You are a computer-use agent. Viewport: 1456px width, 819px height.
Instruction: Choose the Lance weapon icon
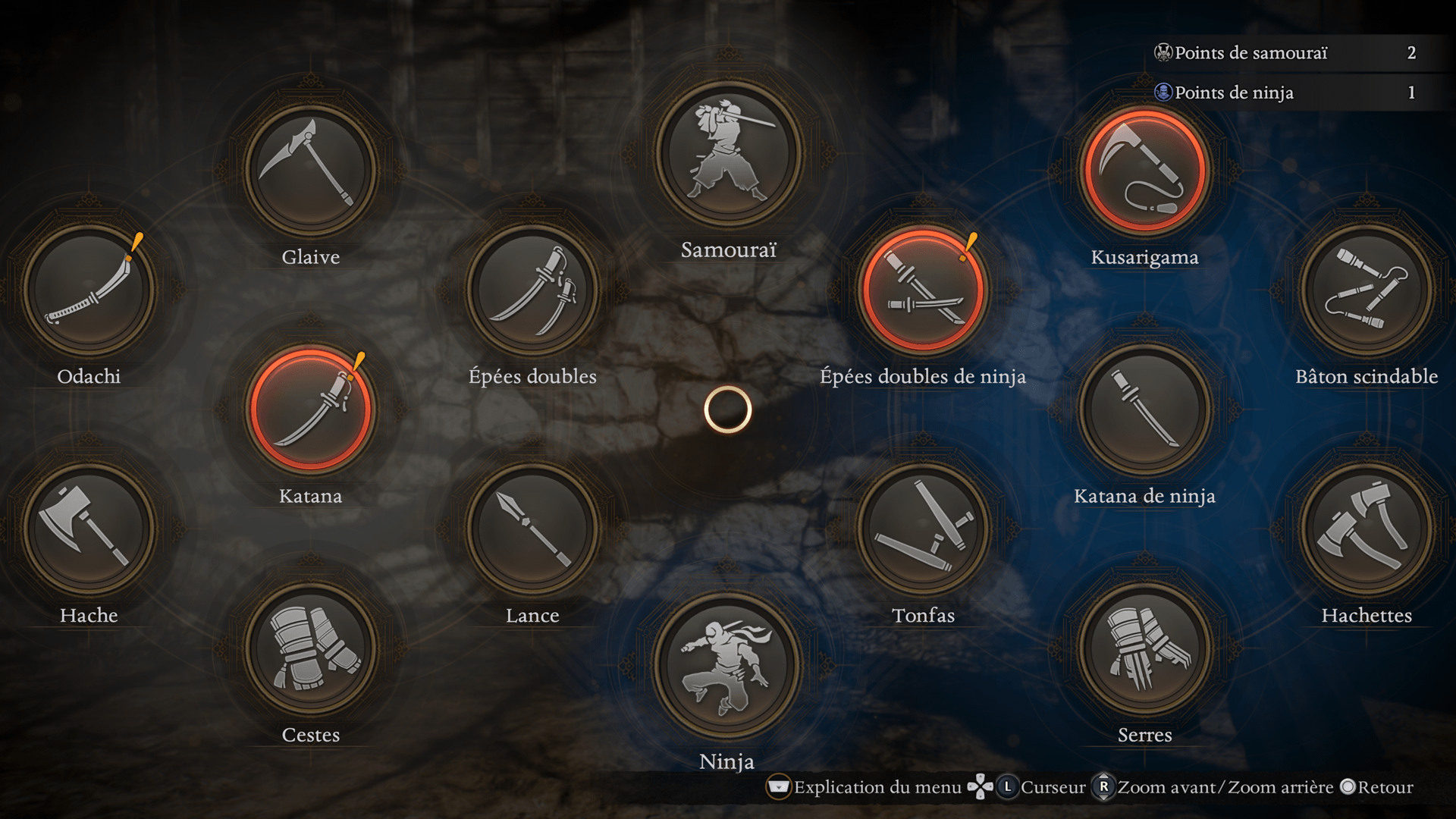(532, 529)
